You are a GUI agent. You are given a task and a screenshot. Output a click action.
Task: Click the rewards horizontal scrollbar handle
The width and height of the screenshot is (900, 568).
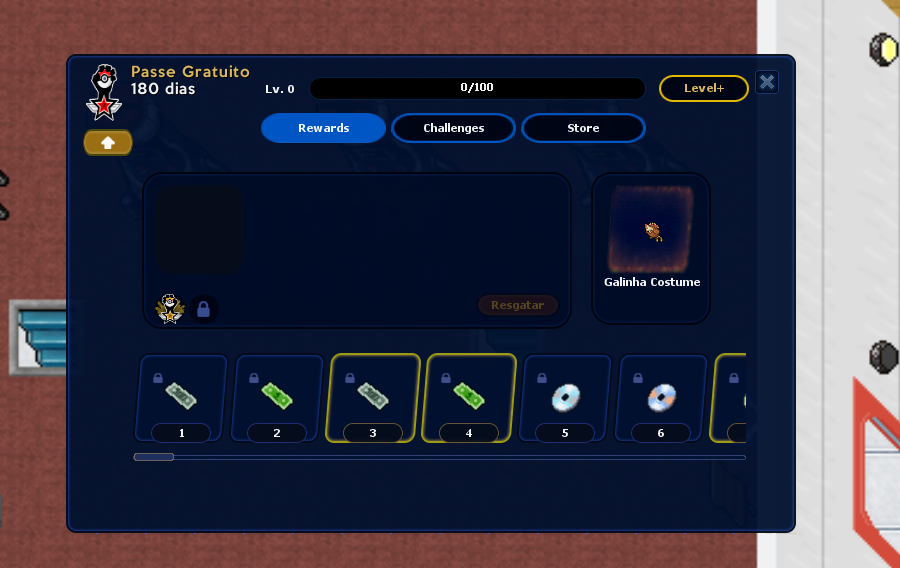tap(154, 457)
